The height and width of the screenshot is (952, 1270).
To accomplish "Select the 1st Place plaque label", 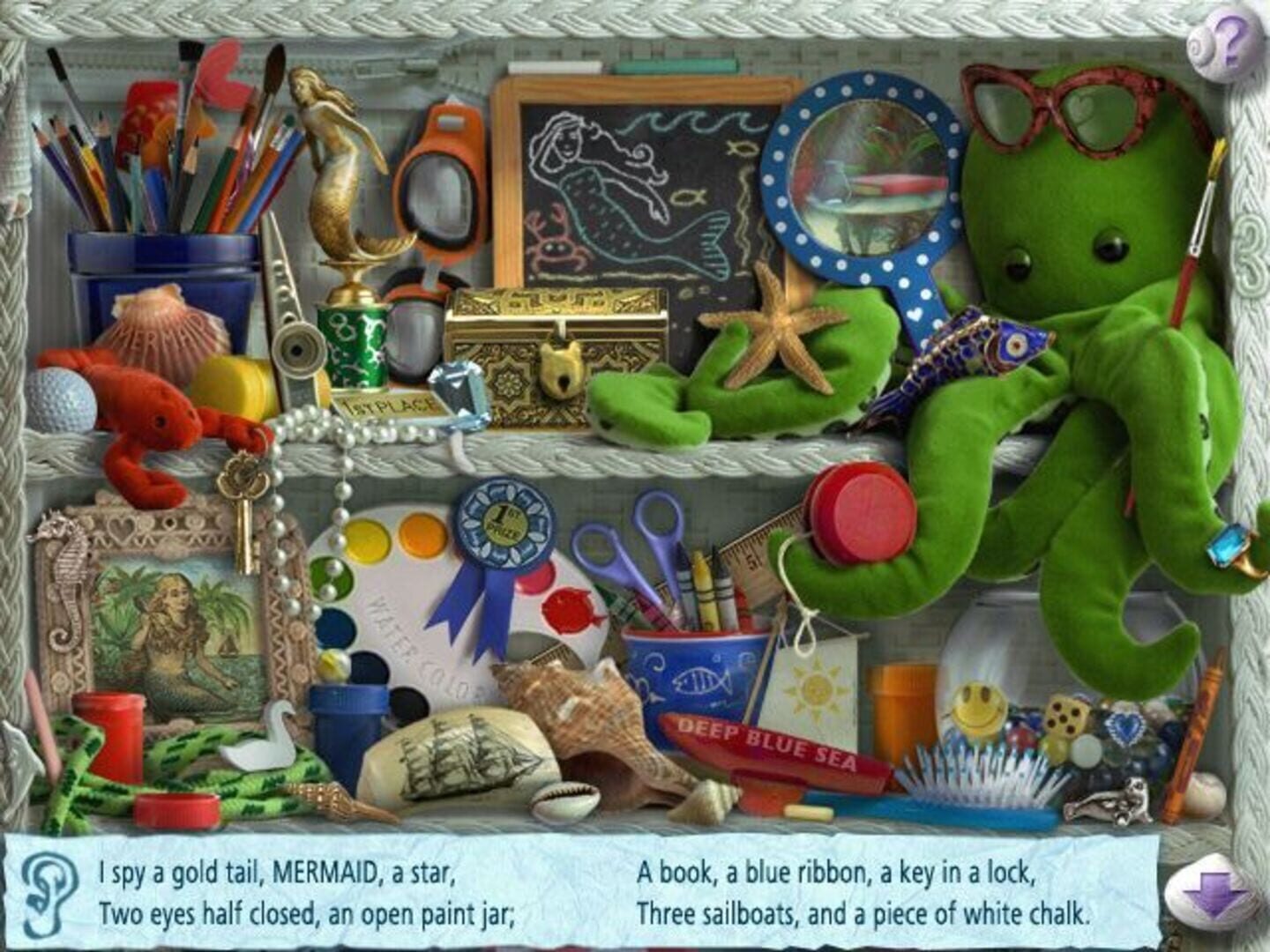I will tap(391, 405).
